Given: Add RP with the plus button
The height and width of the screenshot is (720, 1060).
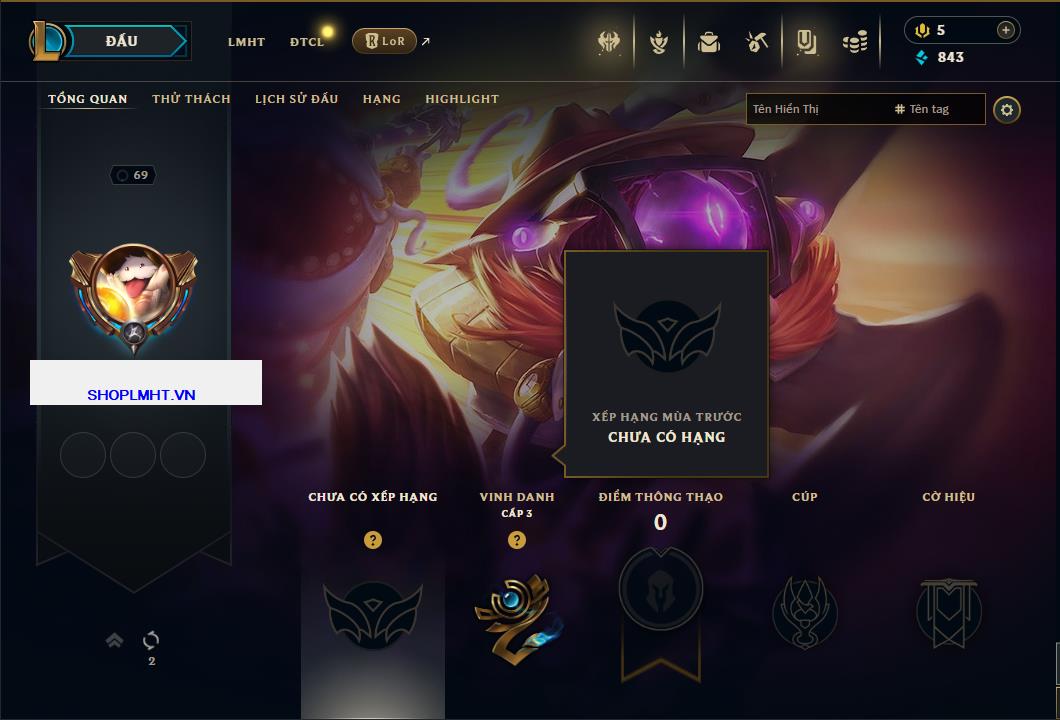Looking at the screenshot, I should click(x=1005, y=30).
